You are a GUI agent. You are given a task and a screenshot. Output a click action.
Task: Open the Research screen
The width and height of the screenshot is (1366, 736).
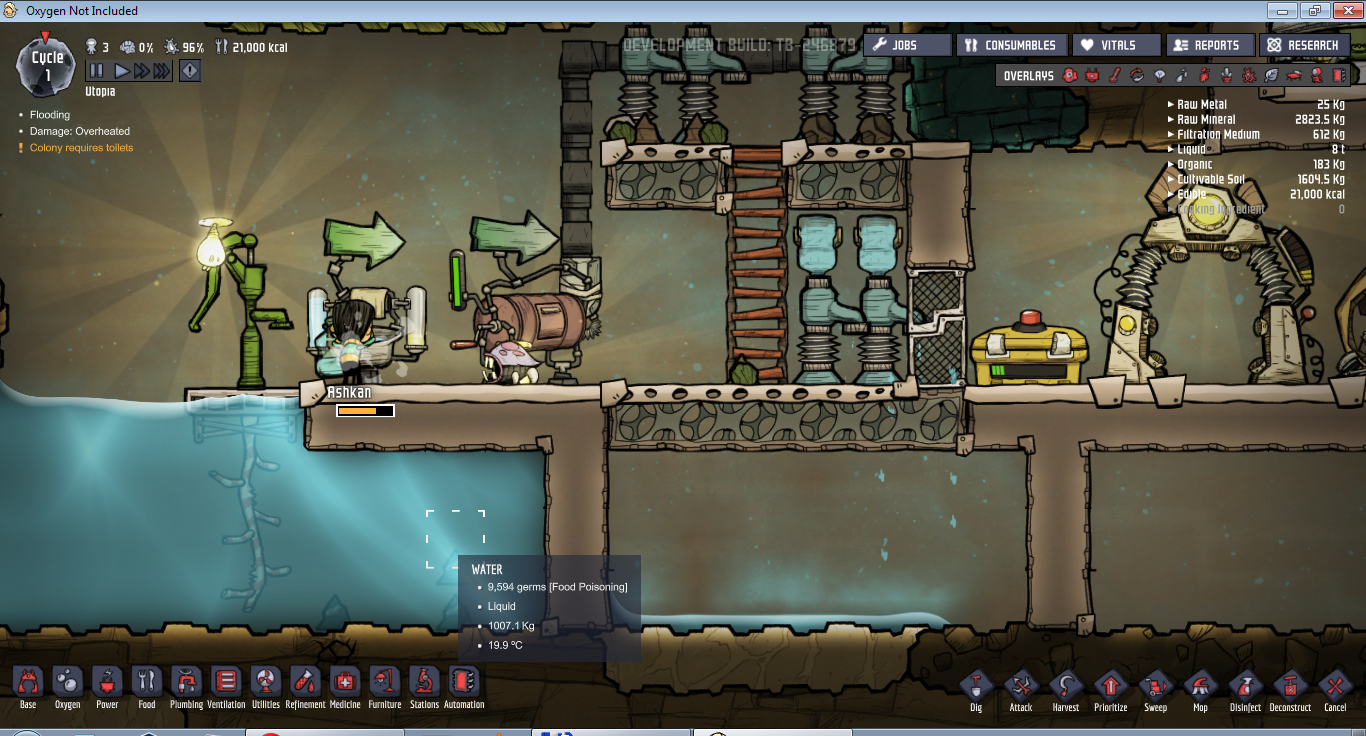click(x=1305, y=44)
